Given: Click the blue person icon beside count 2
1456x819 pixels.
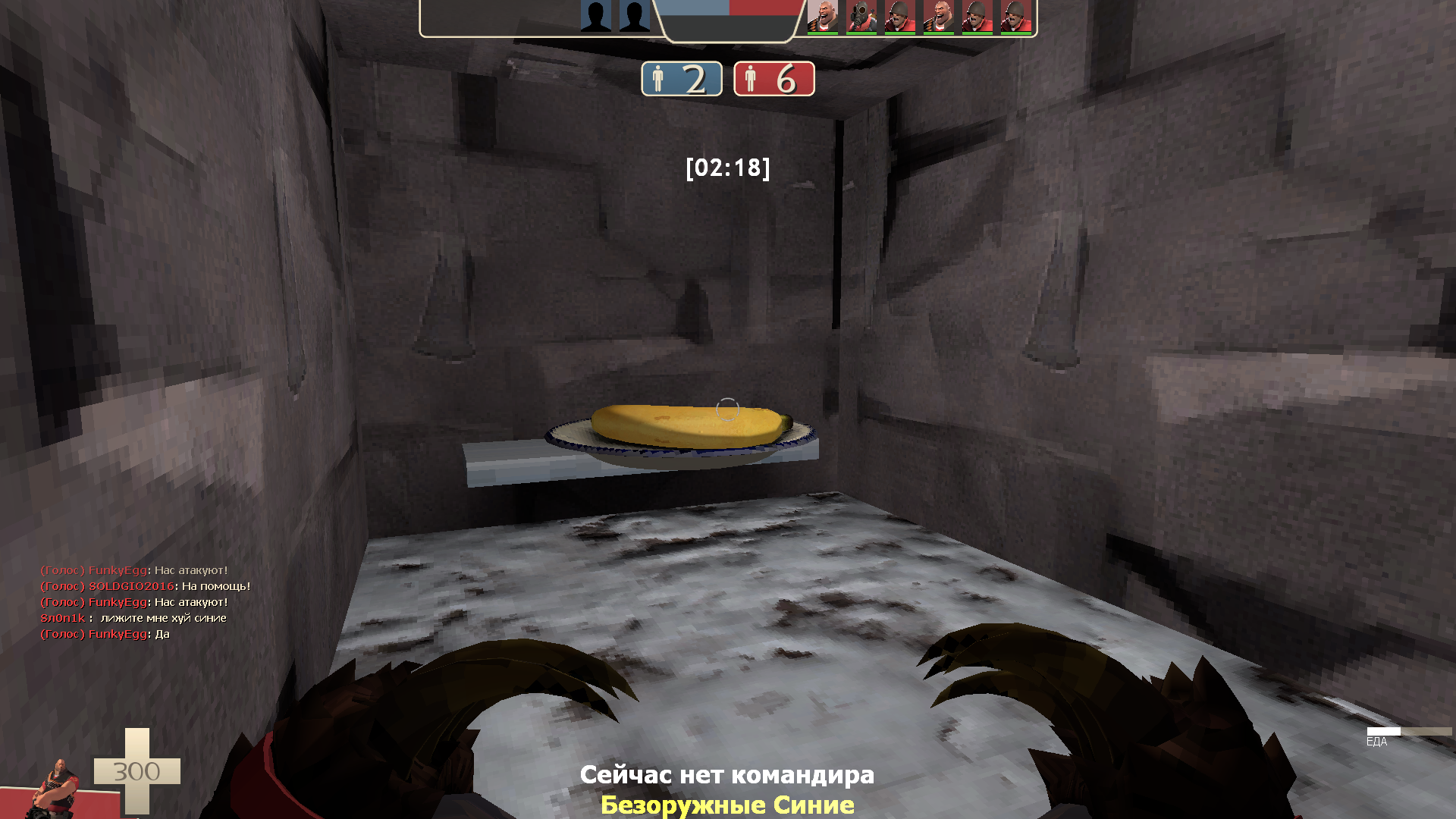Looking at the screenshot, I should click(659, 79).
